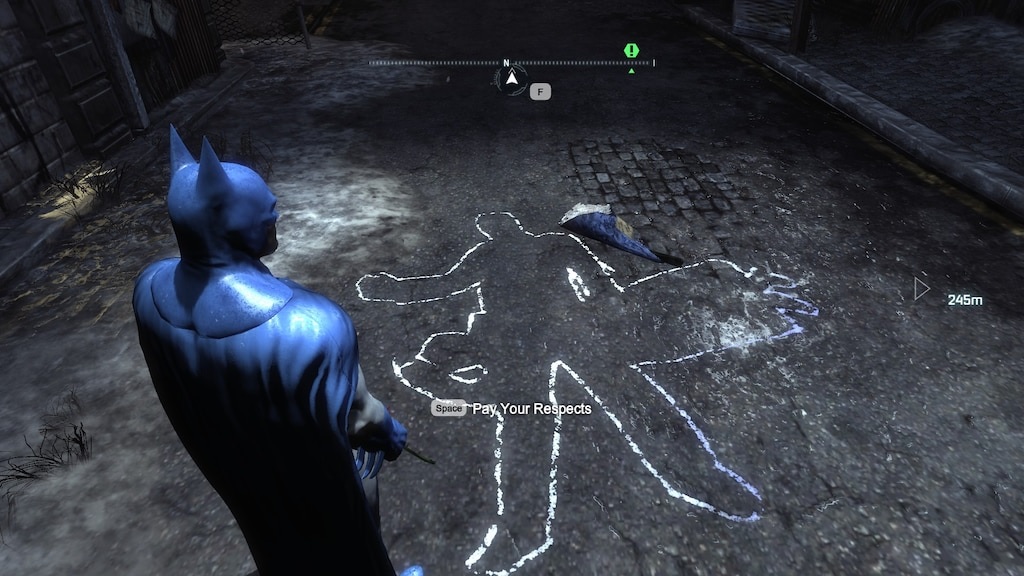Click the white arrow heading indicator below the compass

pyautogui.click(x=512, y=77)
